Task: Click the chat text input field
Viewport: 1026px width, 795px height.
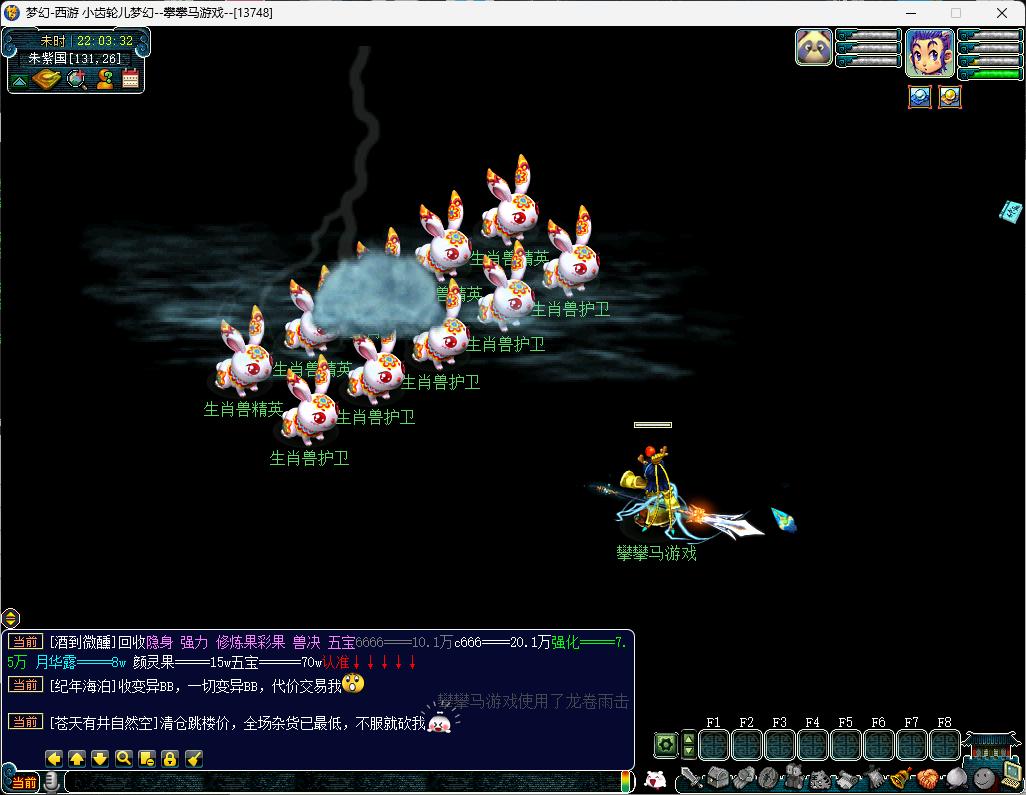Action: 340,782
